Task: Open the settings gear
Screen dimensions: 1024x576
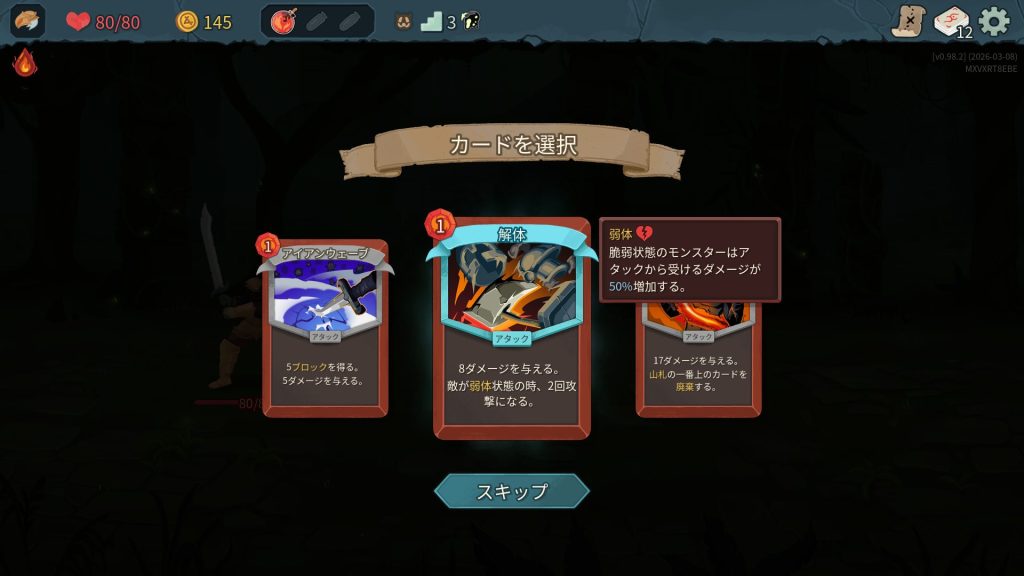Action: (x=993, y=21)
